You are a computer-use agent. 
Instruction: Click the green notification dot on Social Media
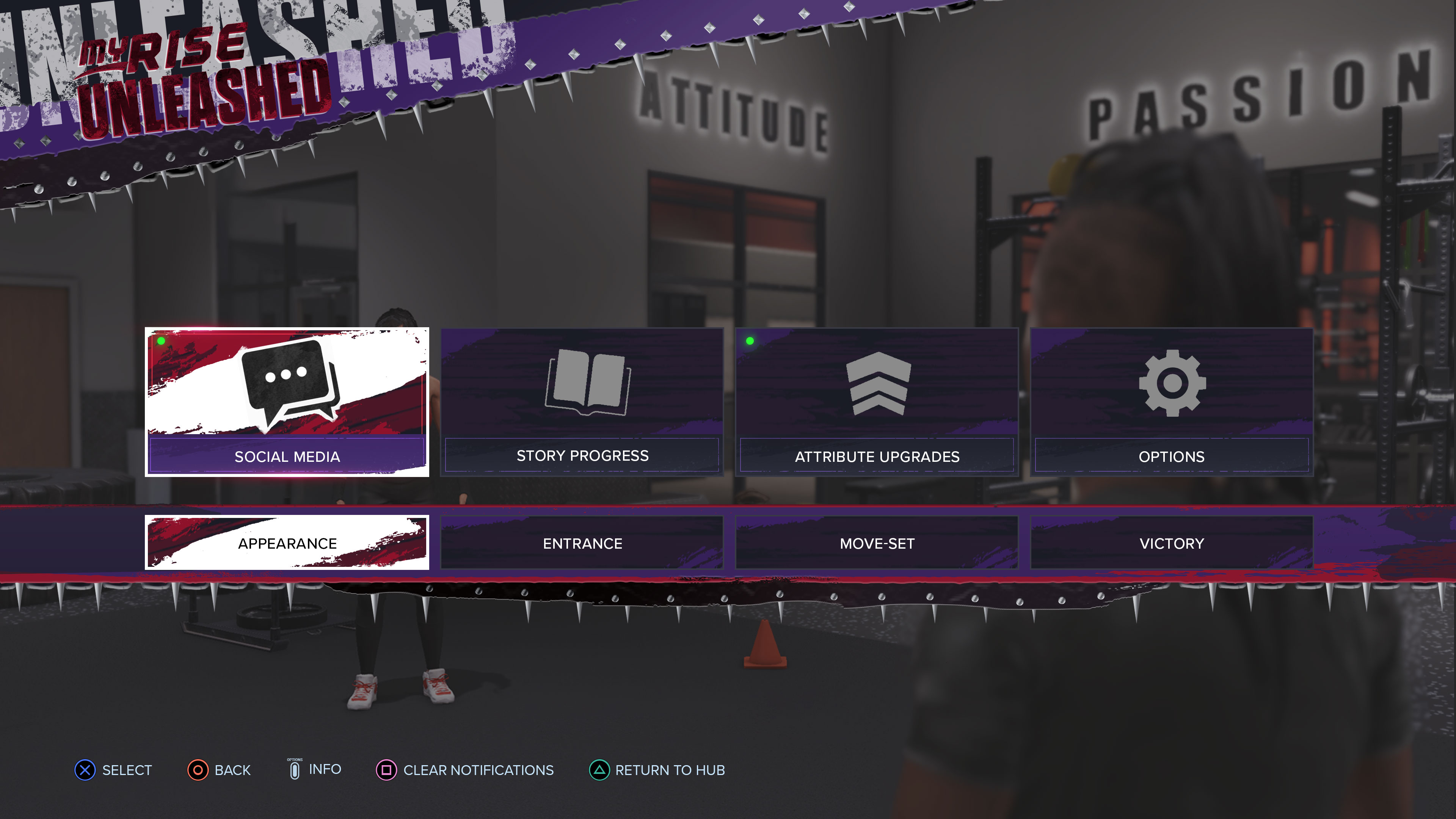[161, 341]
